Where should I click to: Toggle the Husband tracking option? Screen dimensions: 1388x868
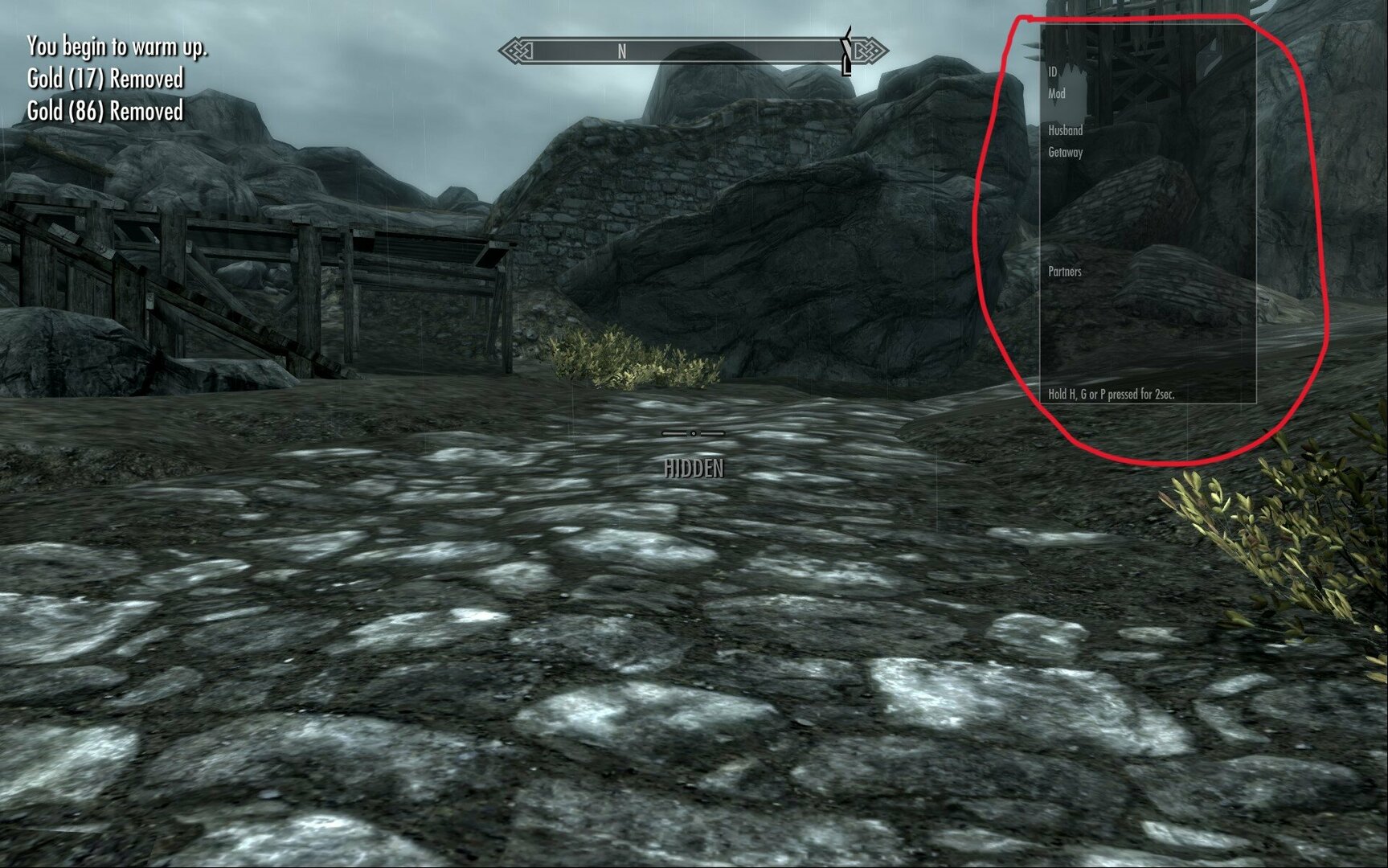point(1065,130)
